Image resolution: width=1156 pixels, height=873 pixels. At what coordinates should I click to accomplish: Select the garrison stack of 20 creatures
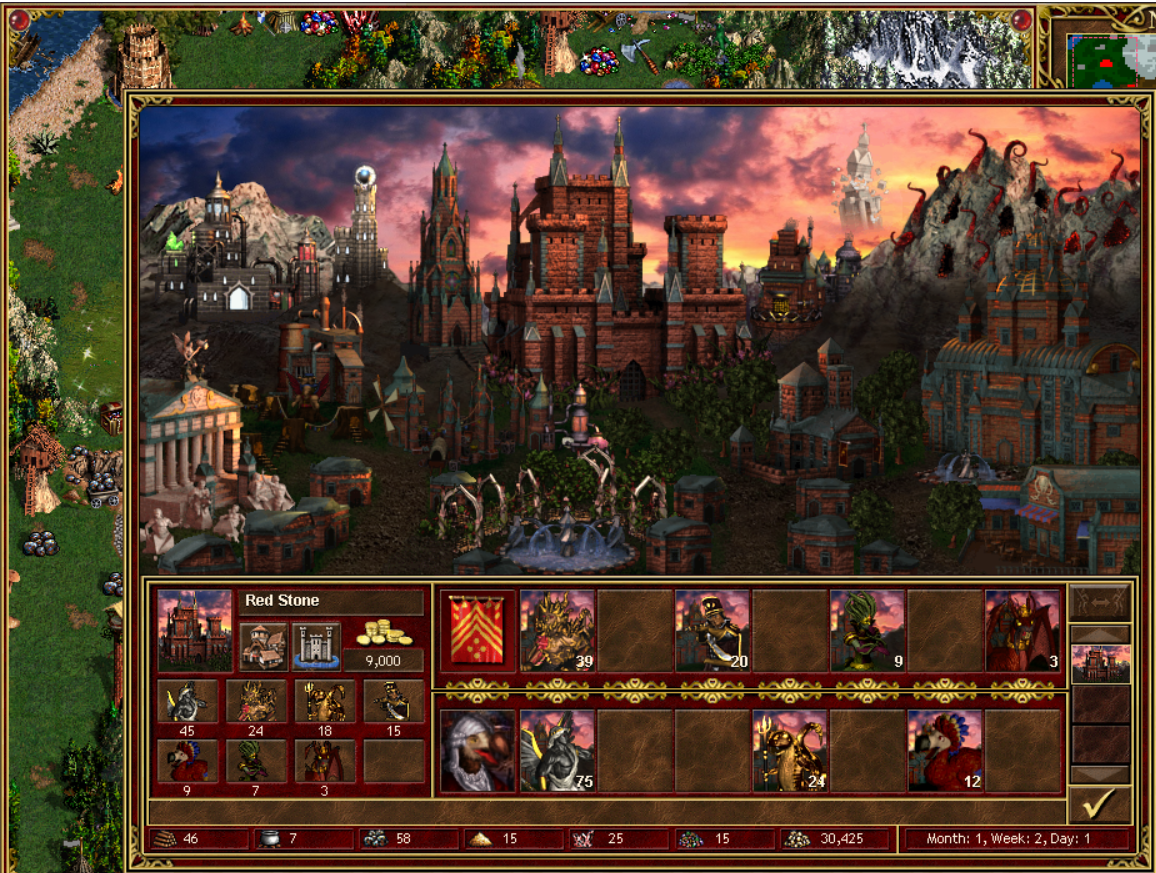click(712, 630)
